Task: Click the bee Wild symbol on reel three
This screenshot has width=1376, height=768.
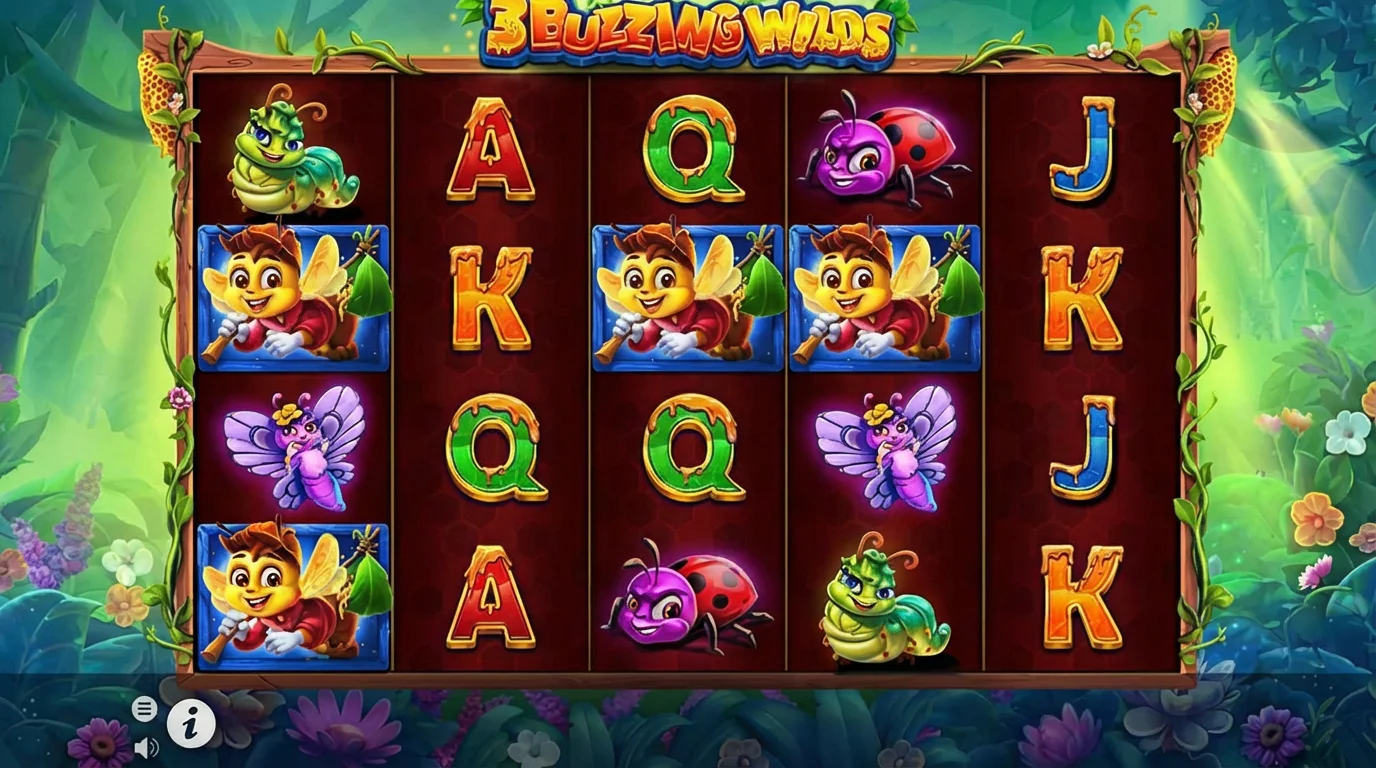Action: tap(688, 300)
